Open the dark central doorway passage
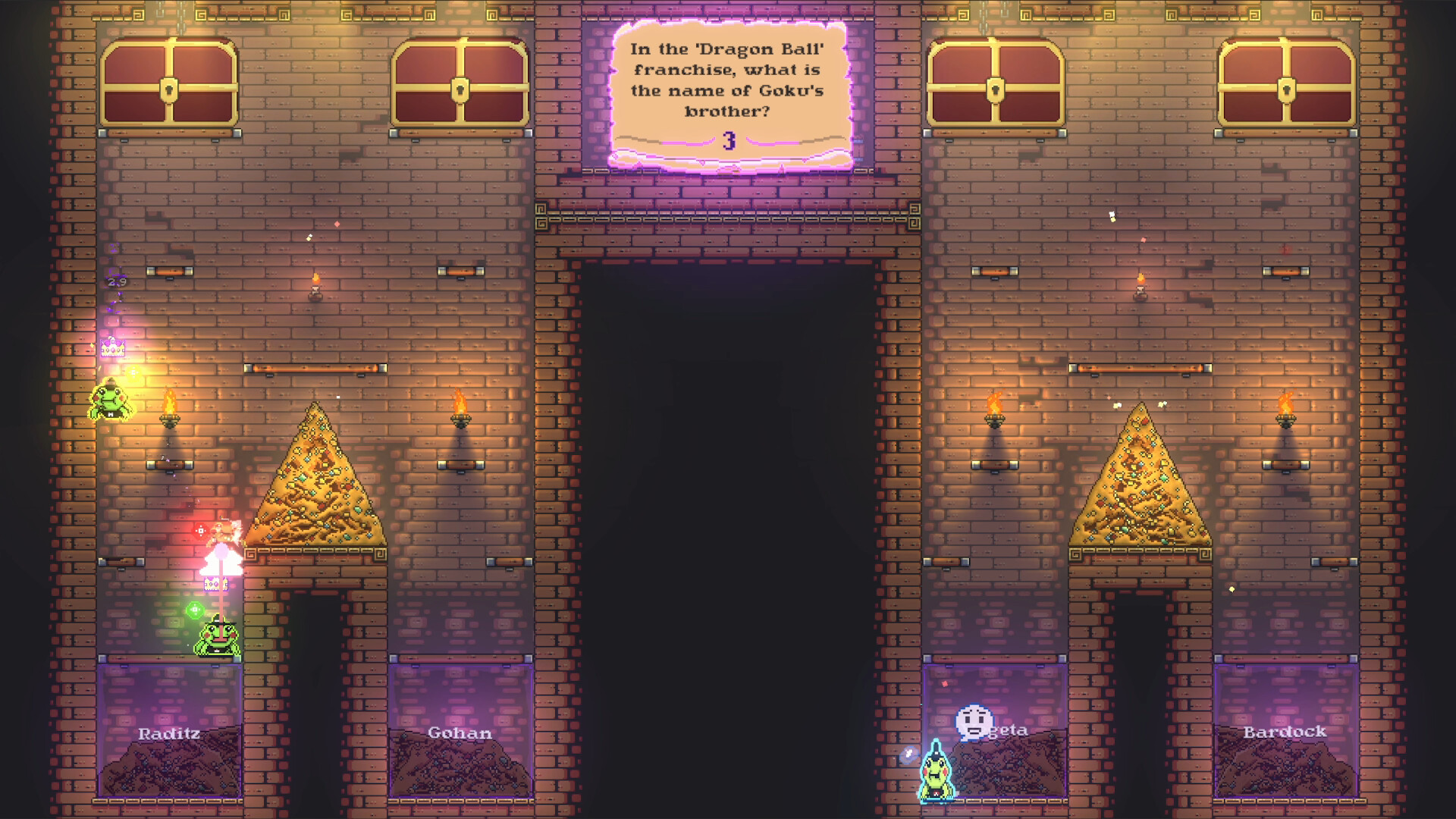1456x819 pixels. pos(728,493)
